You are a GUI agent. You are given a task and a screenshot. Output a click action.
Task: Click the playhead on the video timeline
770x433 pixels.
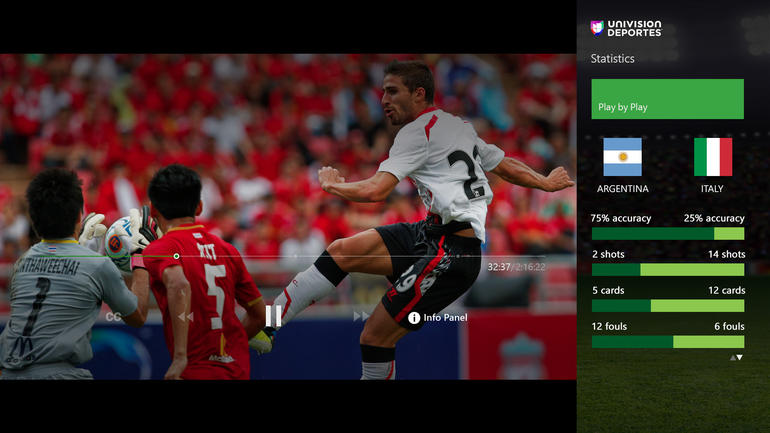tap(177, 257)
